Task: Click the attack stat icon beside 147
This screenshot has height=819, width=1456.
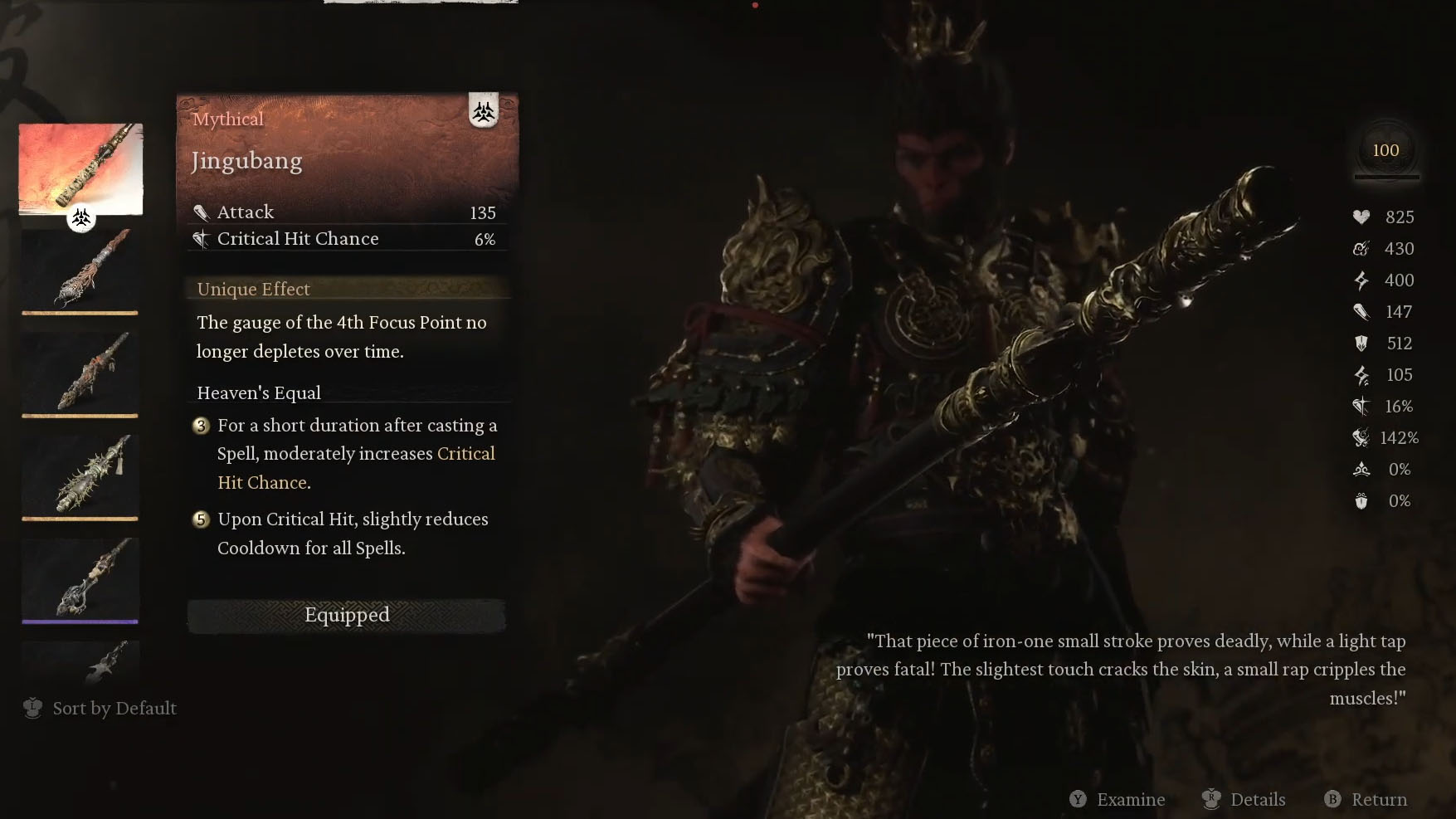Action: pyautogui.click(x=1361, y=312)
